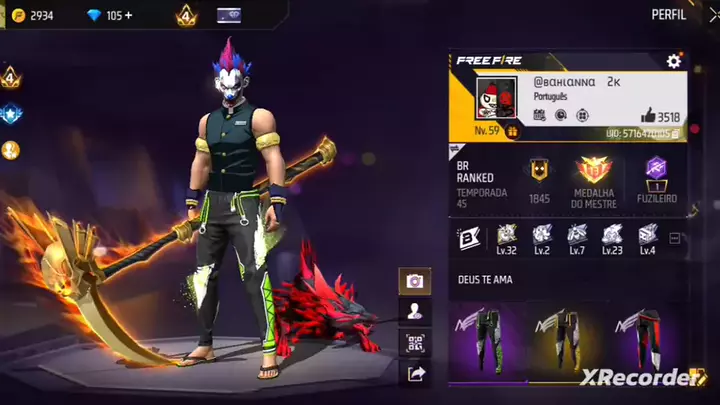Copy the player UID

pyautogui.click(x=675, y=133)
